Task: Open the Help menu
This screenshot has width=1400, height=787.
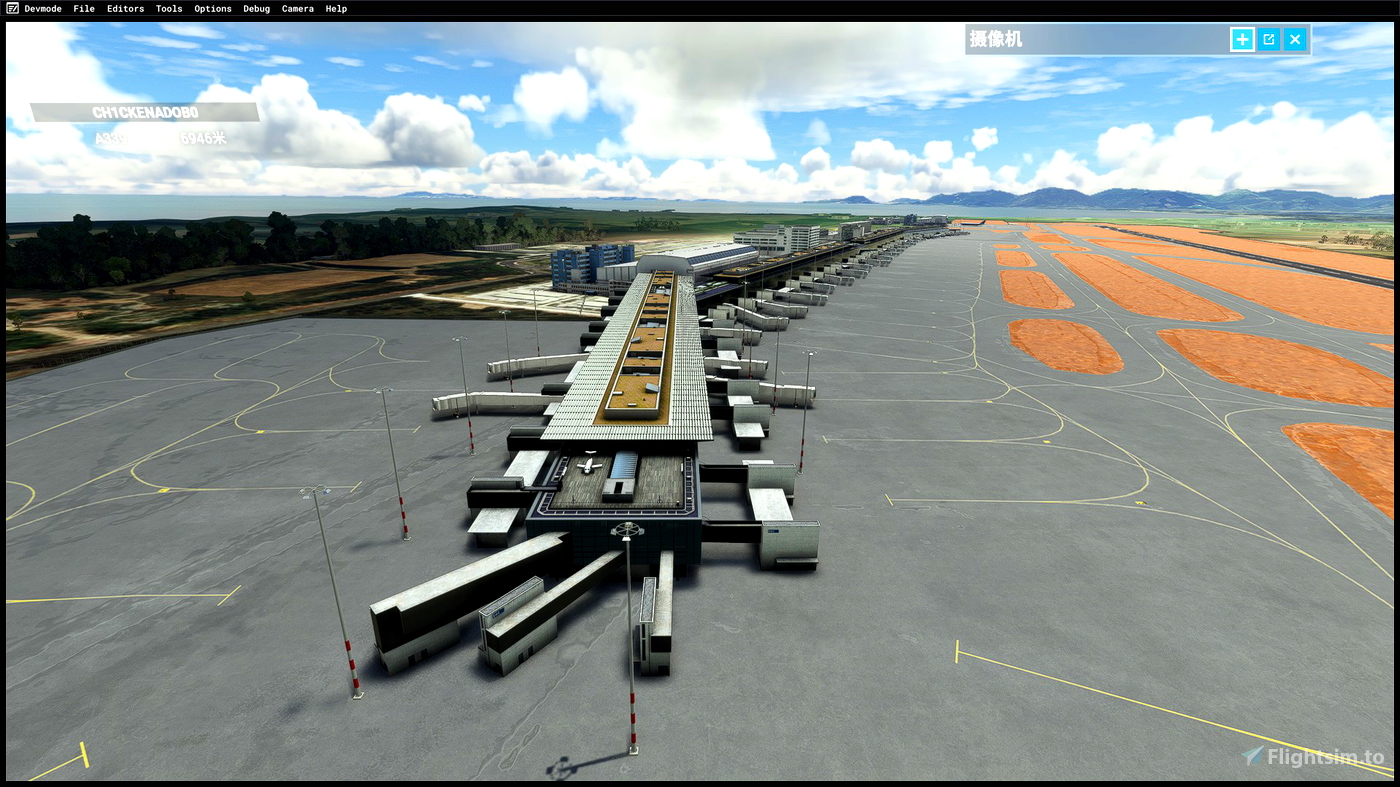Action: [x=335, y=8]
